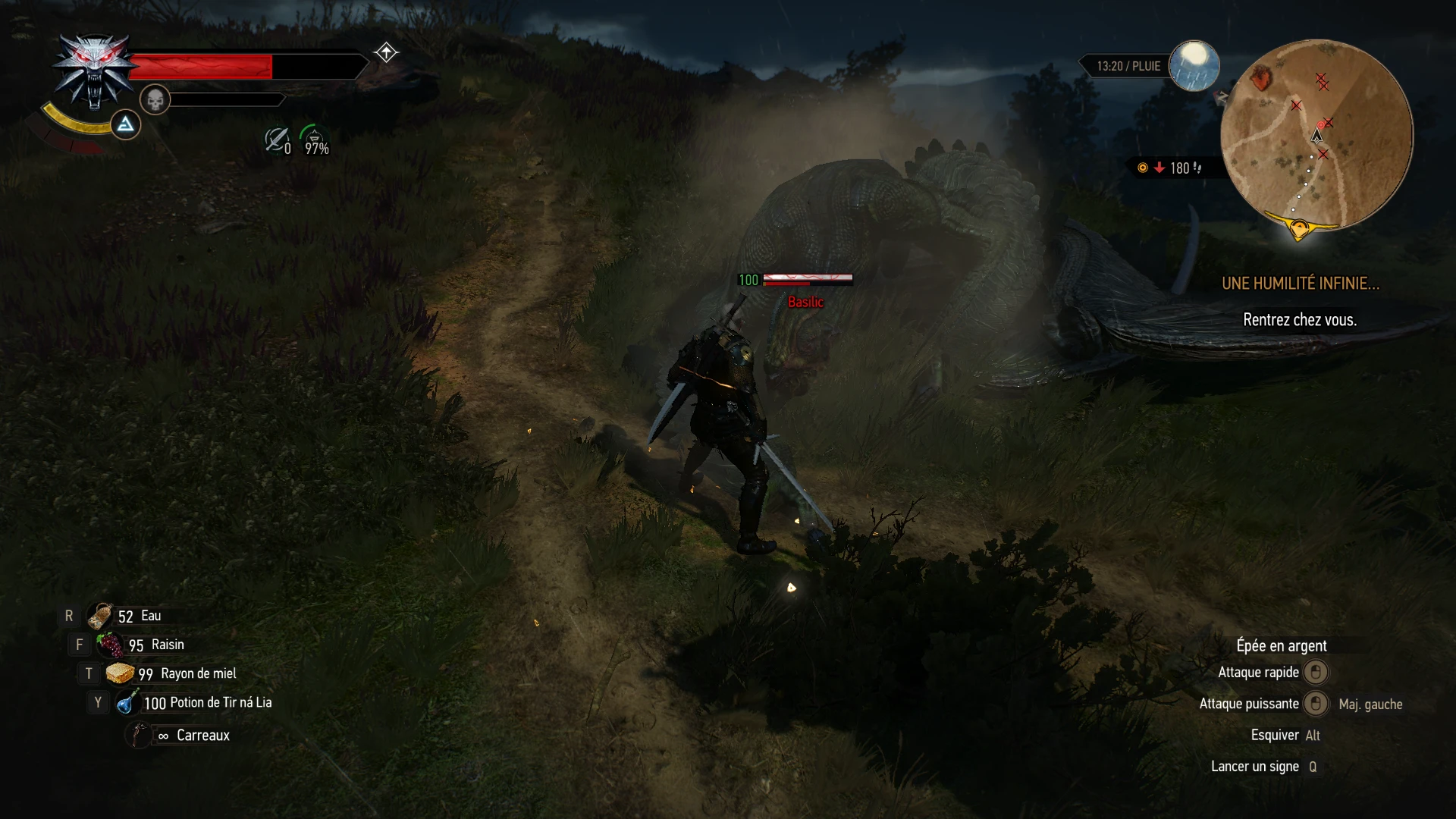Select the Potion de Tir ná Lia
Screen dimensions: 1456x819
127,702
